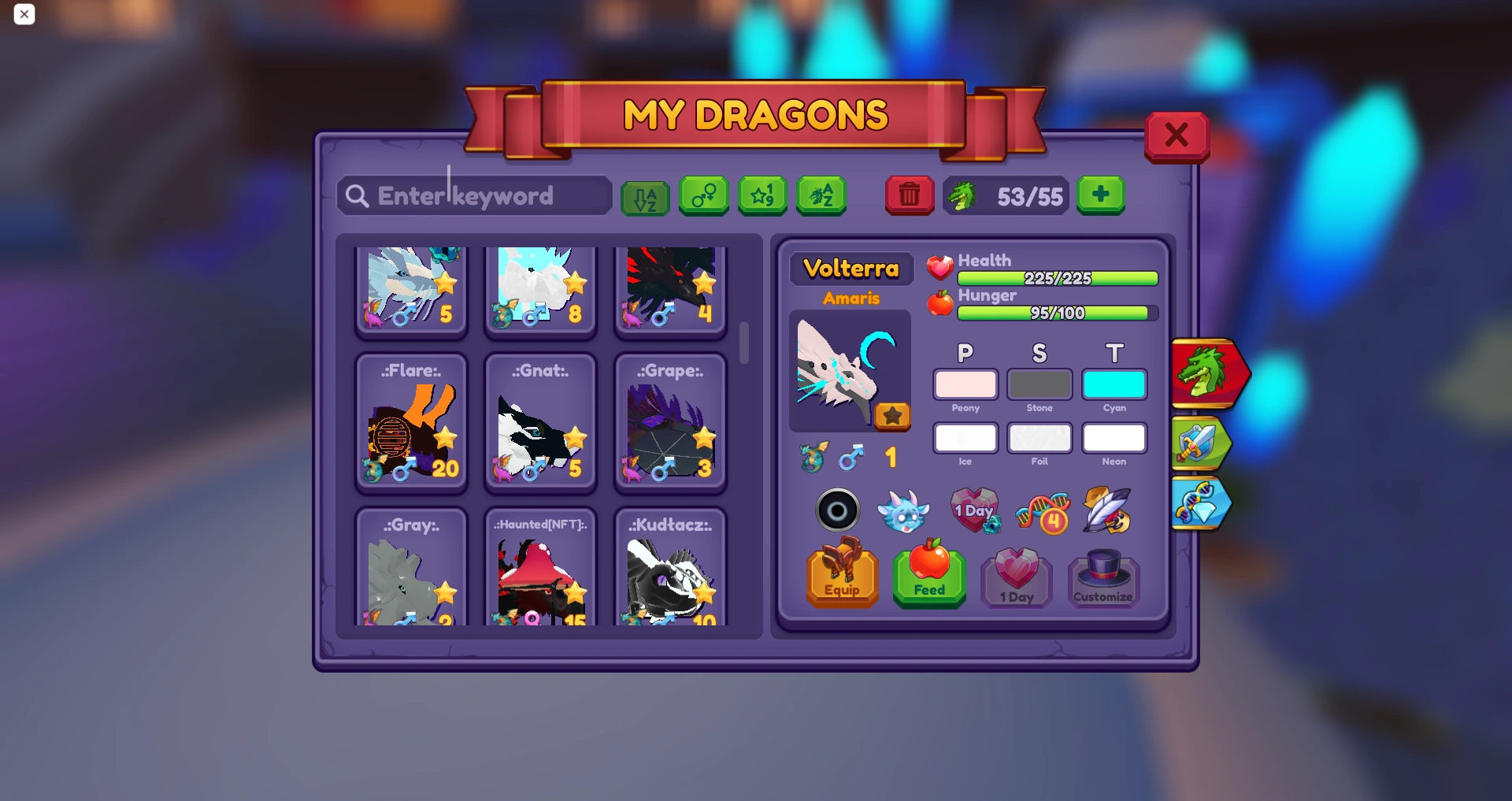Click the DNA strand icon with the 4 badge
This screenshot has width=1512, height=801.
1044,511
